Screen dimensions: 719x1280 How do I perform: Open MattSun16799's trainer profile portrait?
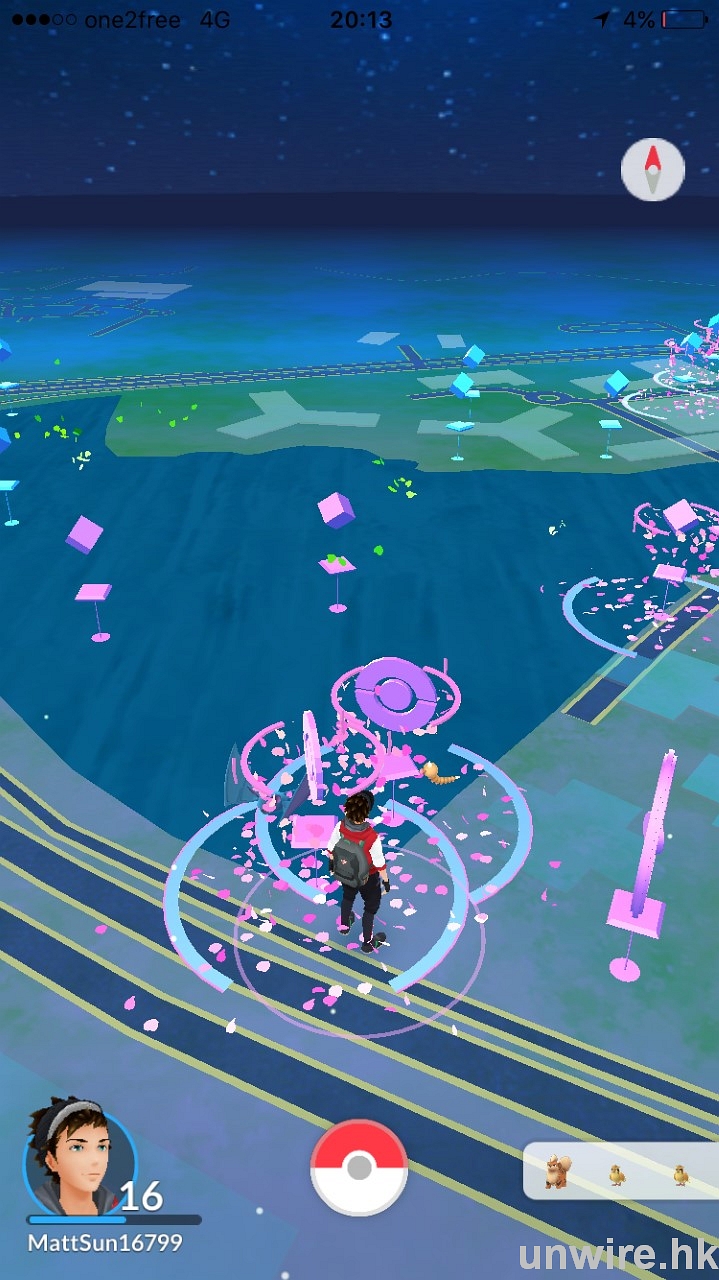tap(79, 1160)
